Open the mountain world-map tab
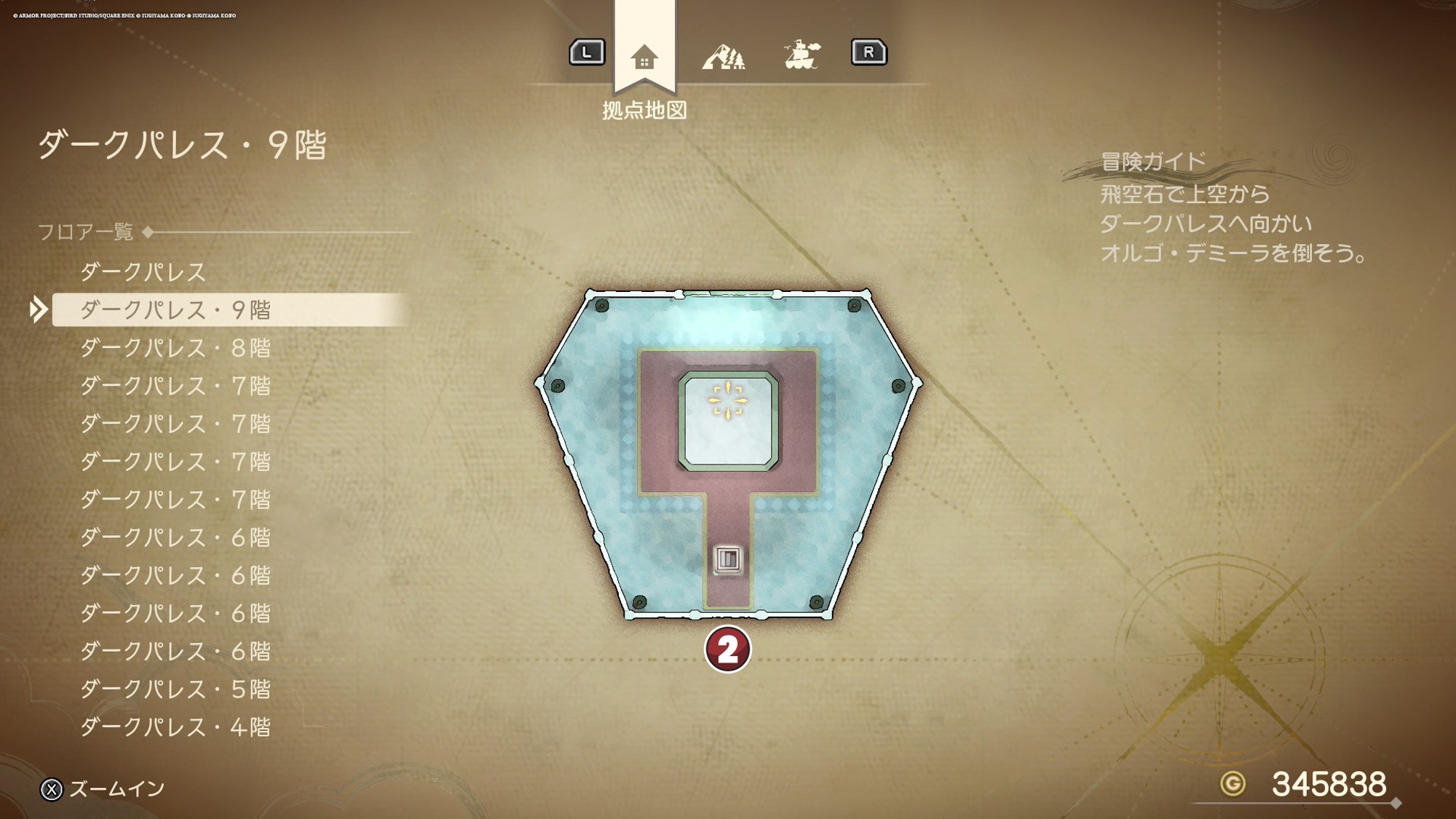 point(723,56)
